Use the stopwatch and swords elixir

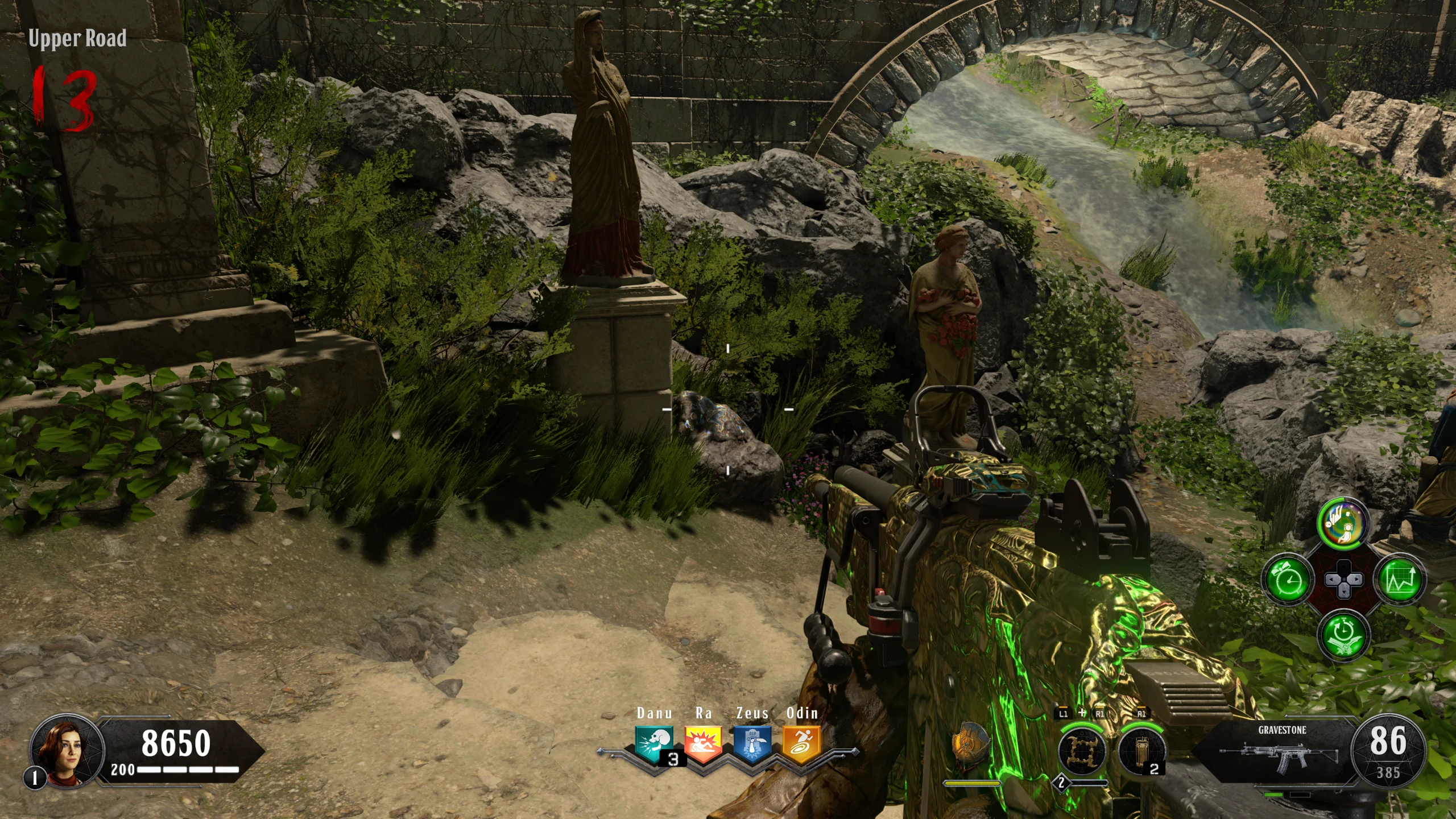[1343, 635]
